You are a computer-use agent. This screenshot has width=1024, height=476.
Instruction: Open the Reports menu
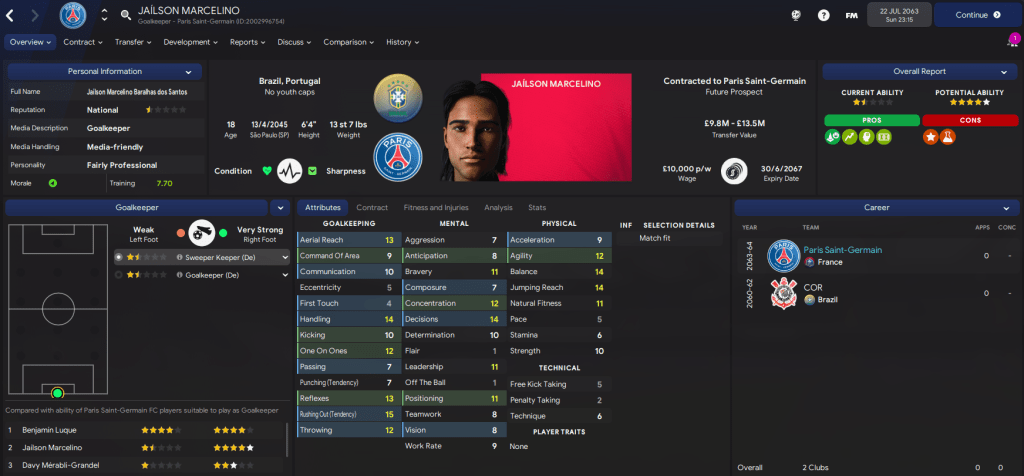tap(247, 42)
